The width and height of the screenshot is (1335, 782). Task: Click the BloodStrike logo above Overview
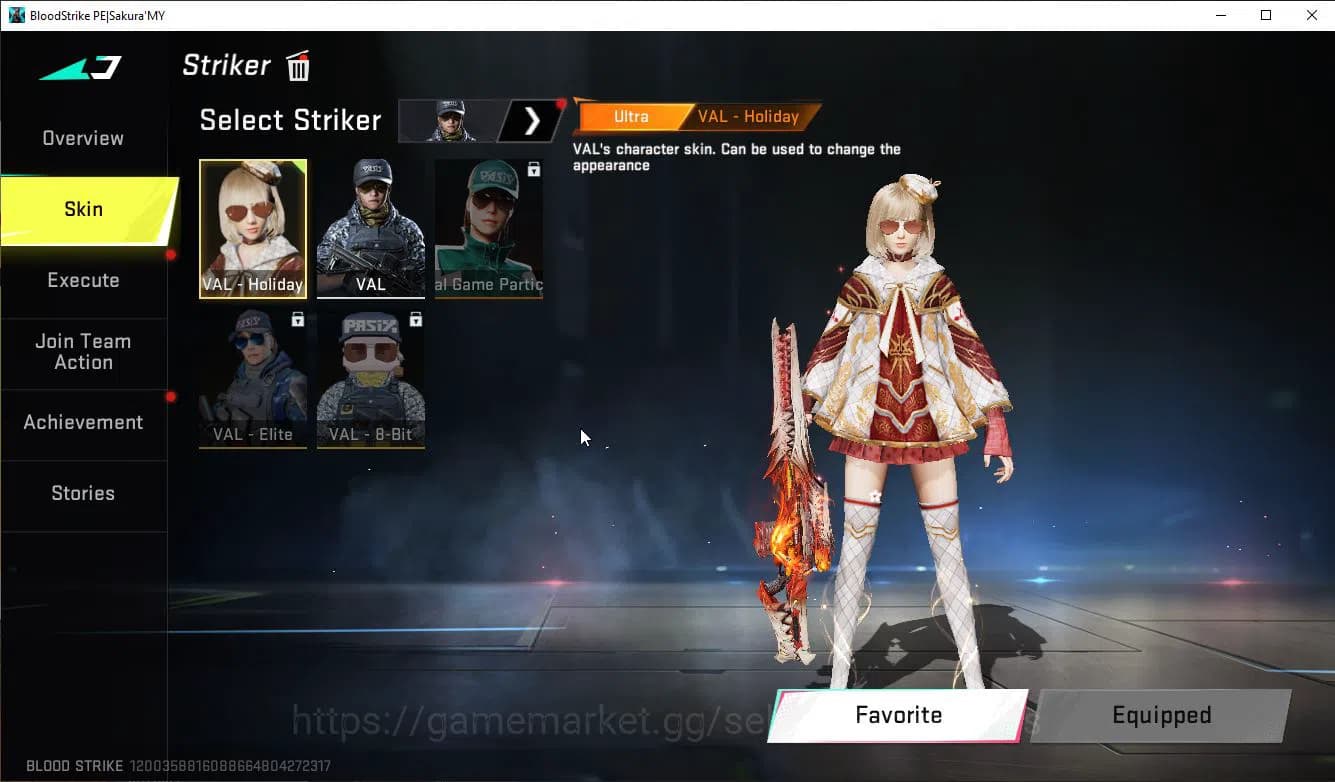[80, 67]
